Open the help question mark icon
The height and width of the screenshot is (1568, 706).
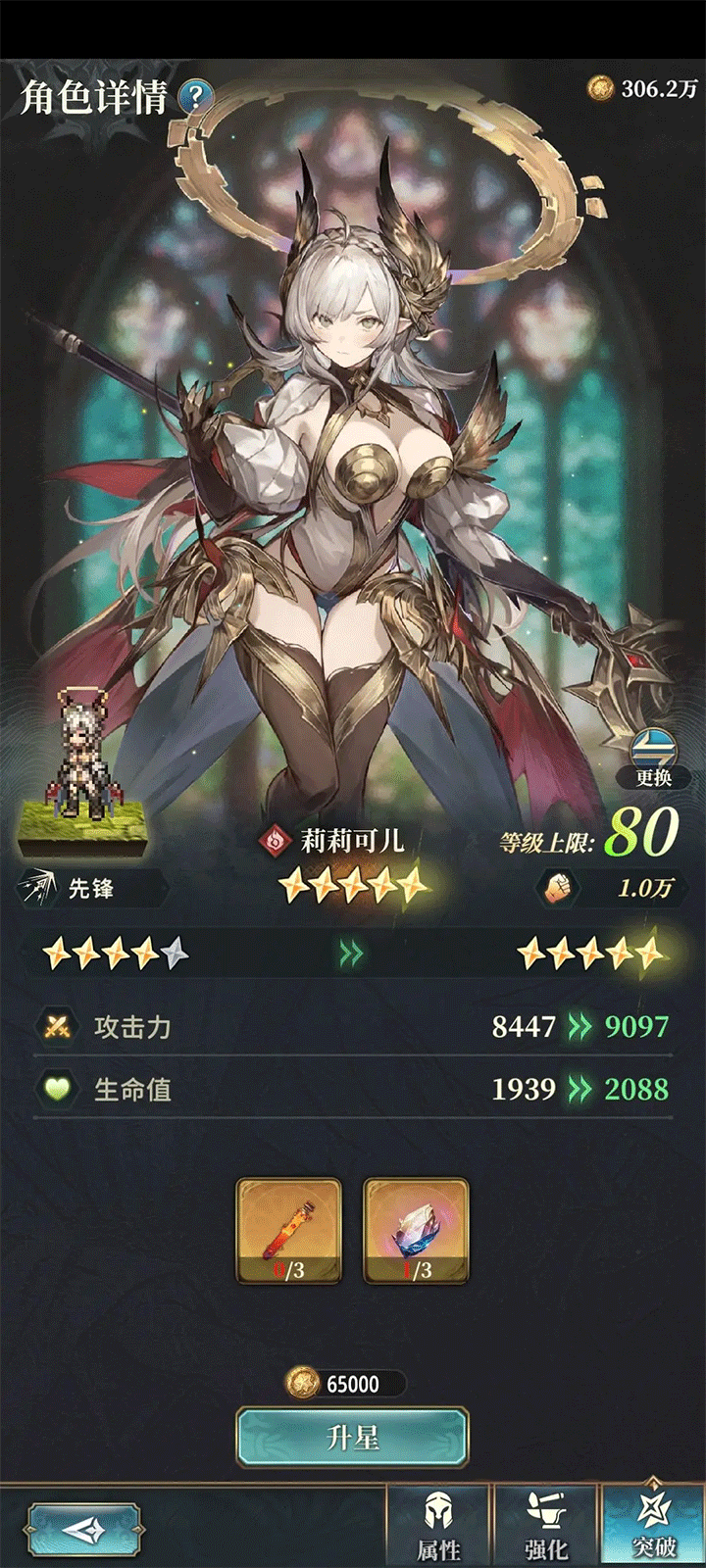coord(197,96)
